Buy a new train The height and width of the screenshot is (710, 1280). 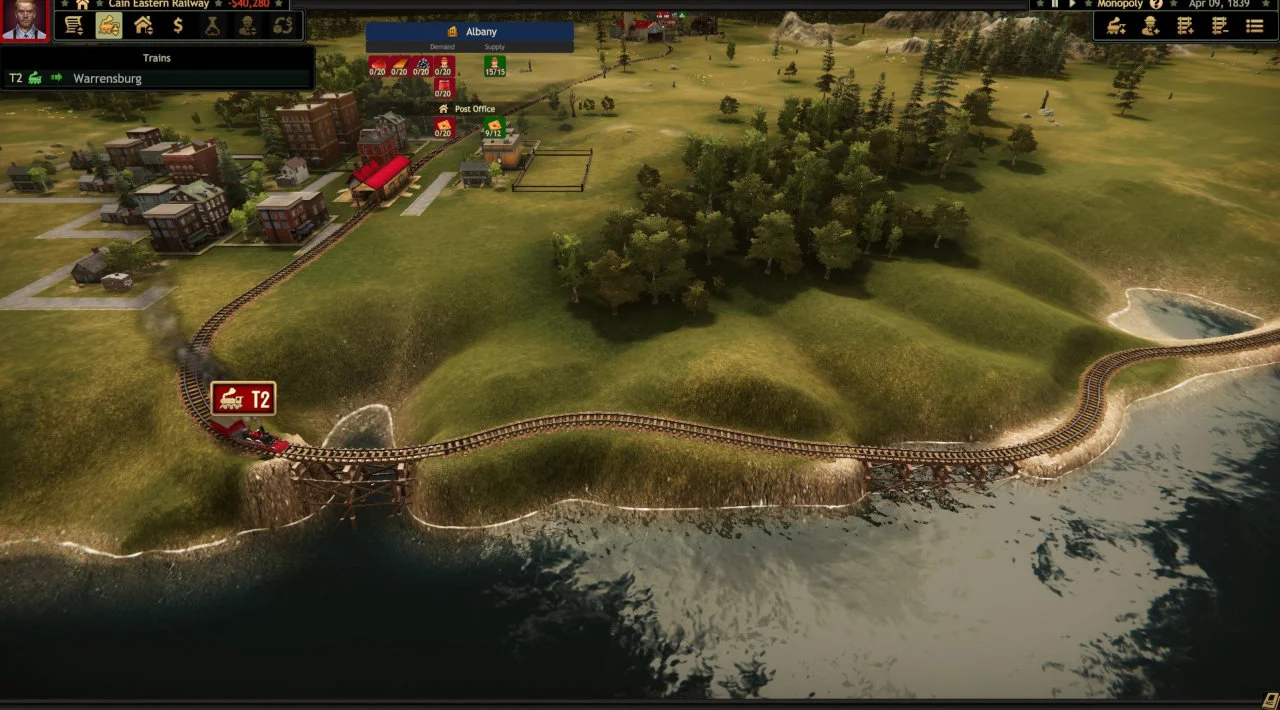point(1117,26)
